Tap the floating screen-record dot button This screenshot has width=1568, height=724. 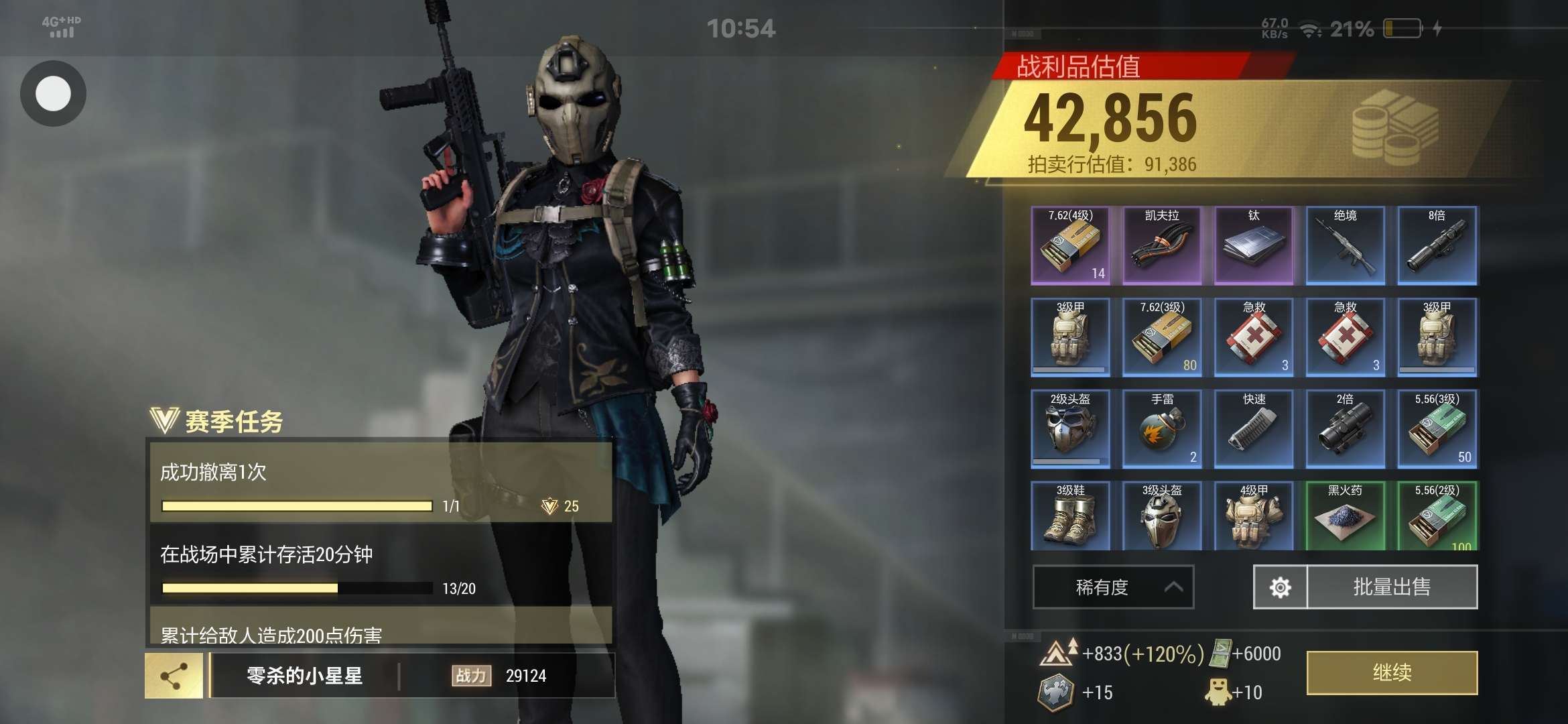(53, 93)
